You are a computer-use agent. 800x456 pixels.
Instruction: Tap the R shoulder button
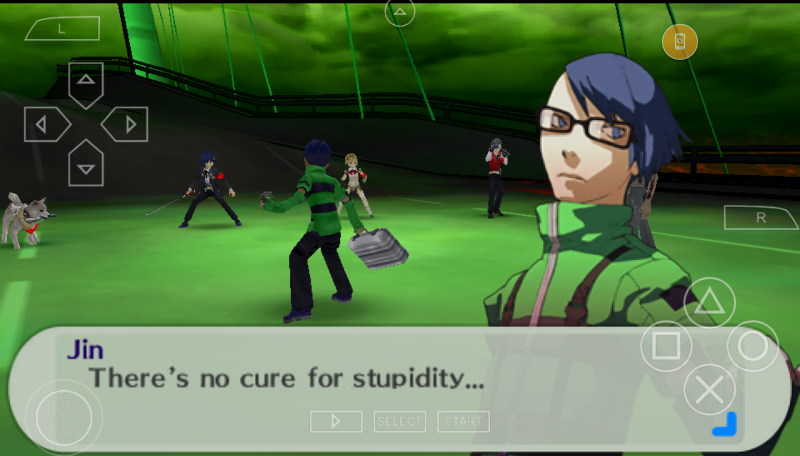pyautogui.click(x=761, y=217)
